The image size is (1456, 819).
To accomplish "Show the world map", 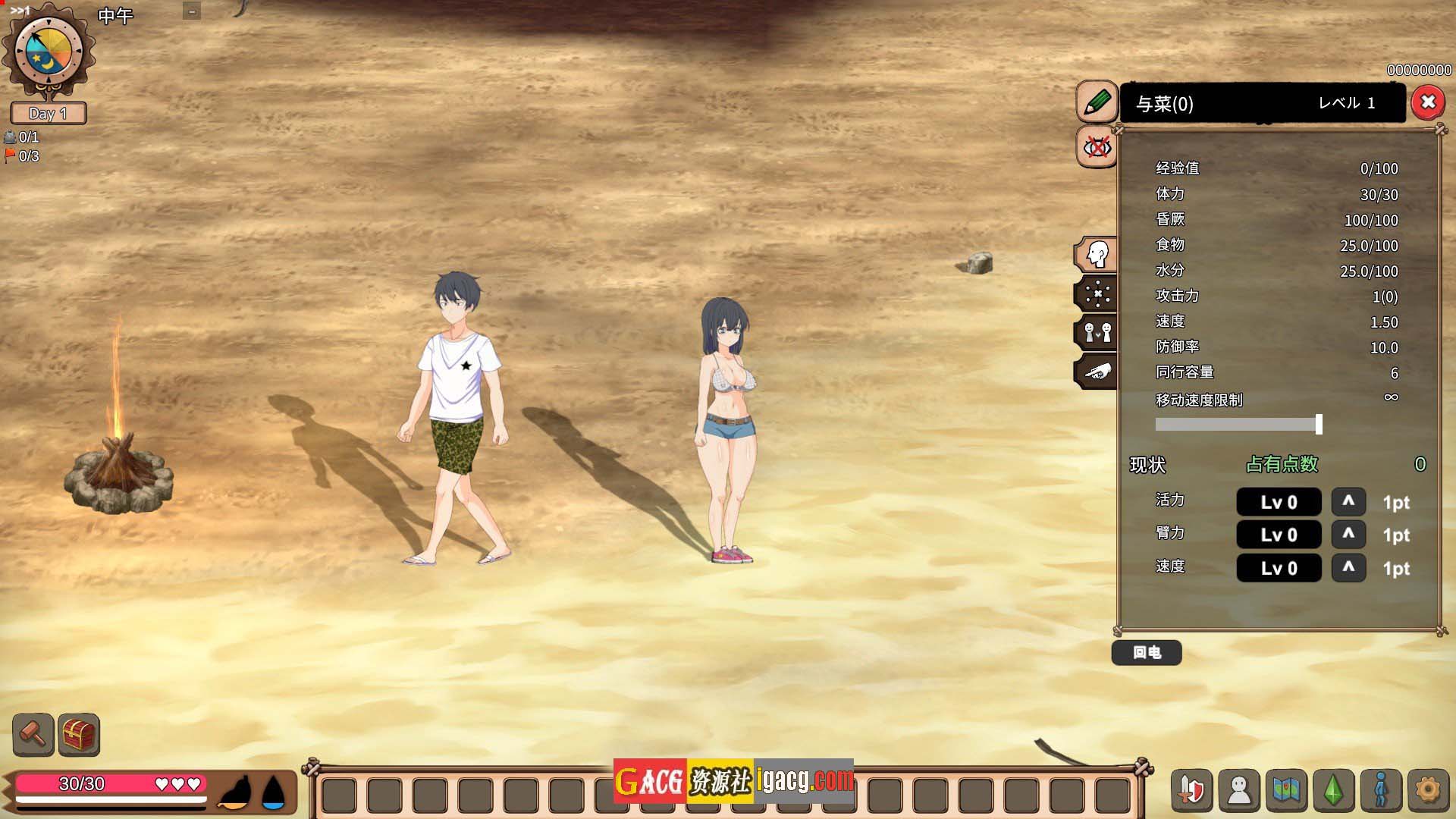I will pos(1286,790).
